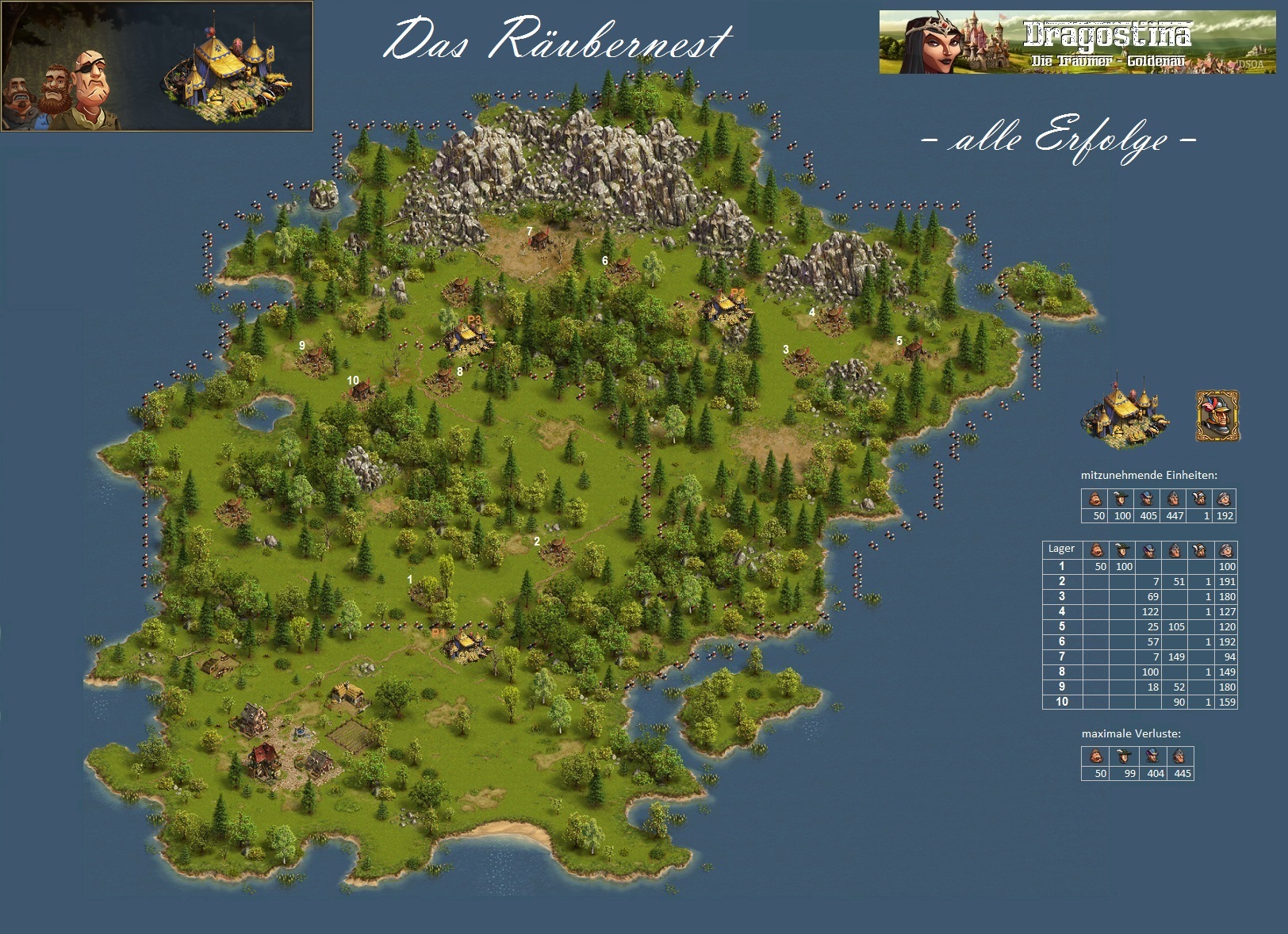This screenshot has width=1288, height=934.
Task: Open the Dragostina banner
Action: [x=1078, y=42]
